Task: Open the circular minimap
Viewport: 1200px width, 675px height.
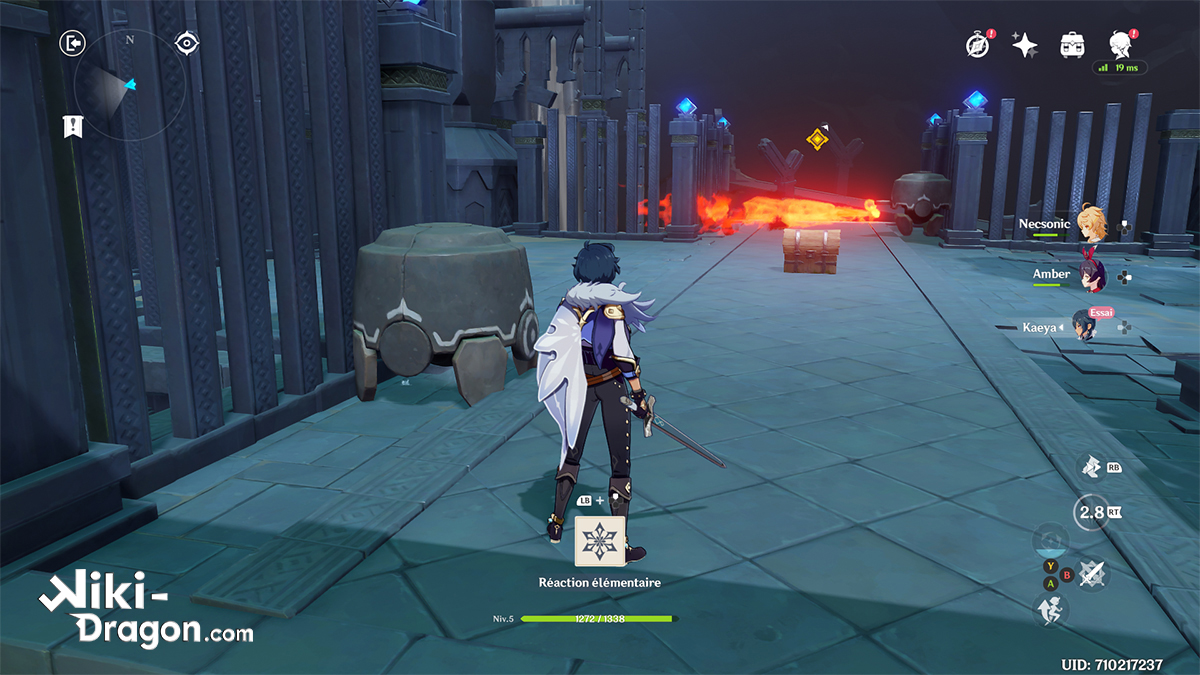Action: (129, 85)
